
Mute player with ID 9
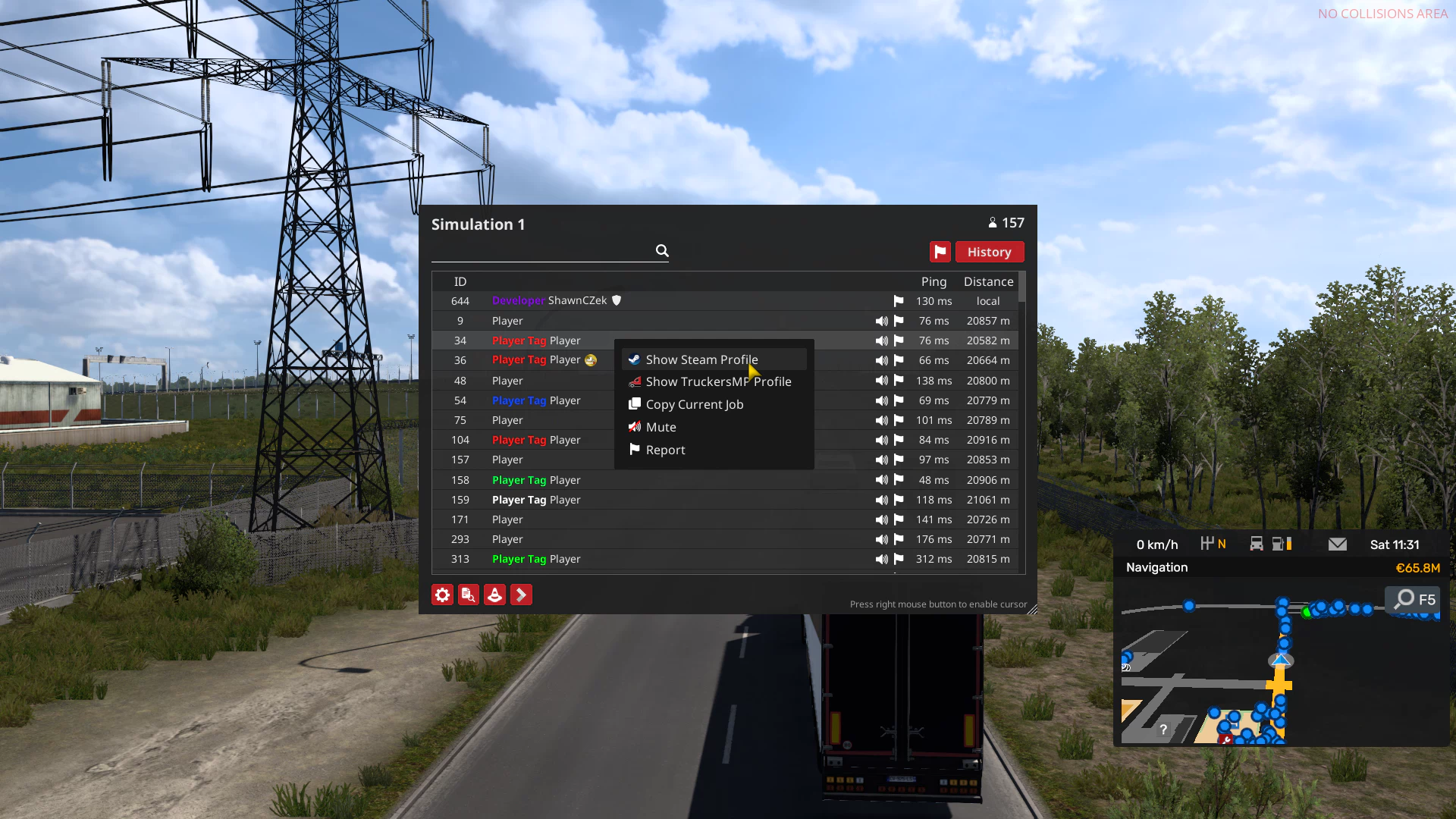(881, 321)
